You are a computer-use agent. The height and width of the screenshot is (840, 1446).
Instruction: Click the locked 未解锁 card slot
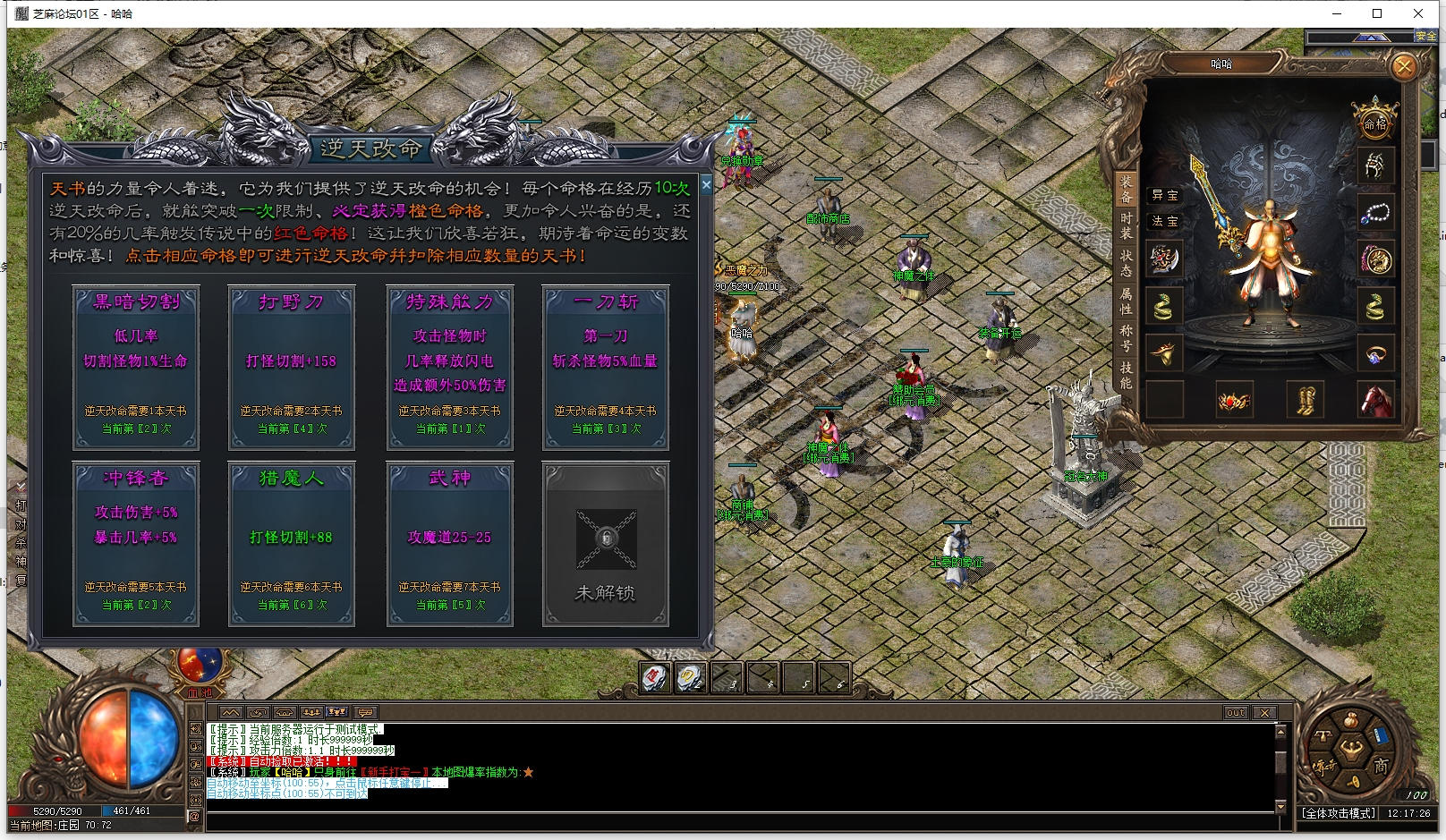click(x=606, y=543)
